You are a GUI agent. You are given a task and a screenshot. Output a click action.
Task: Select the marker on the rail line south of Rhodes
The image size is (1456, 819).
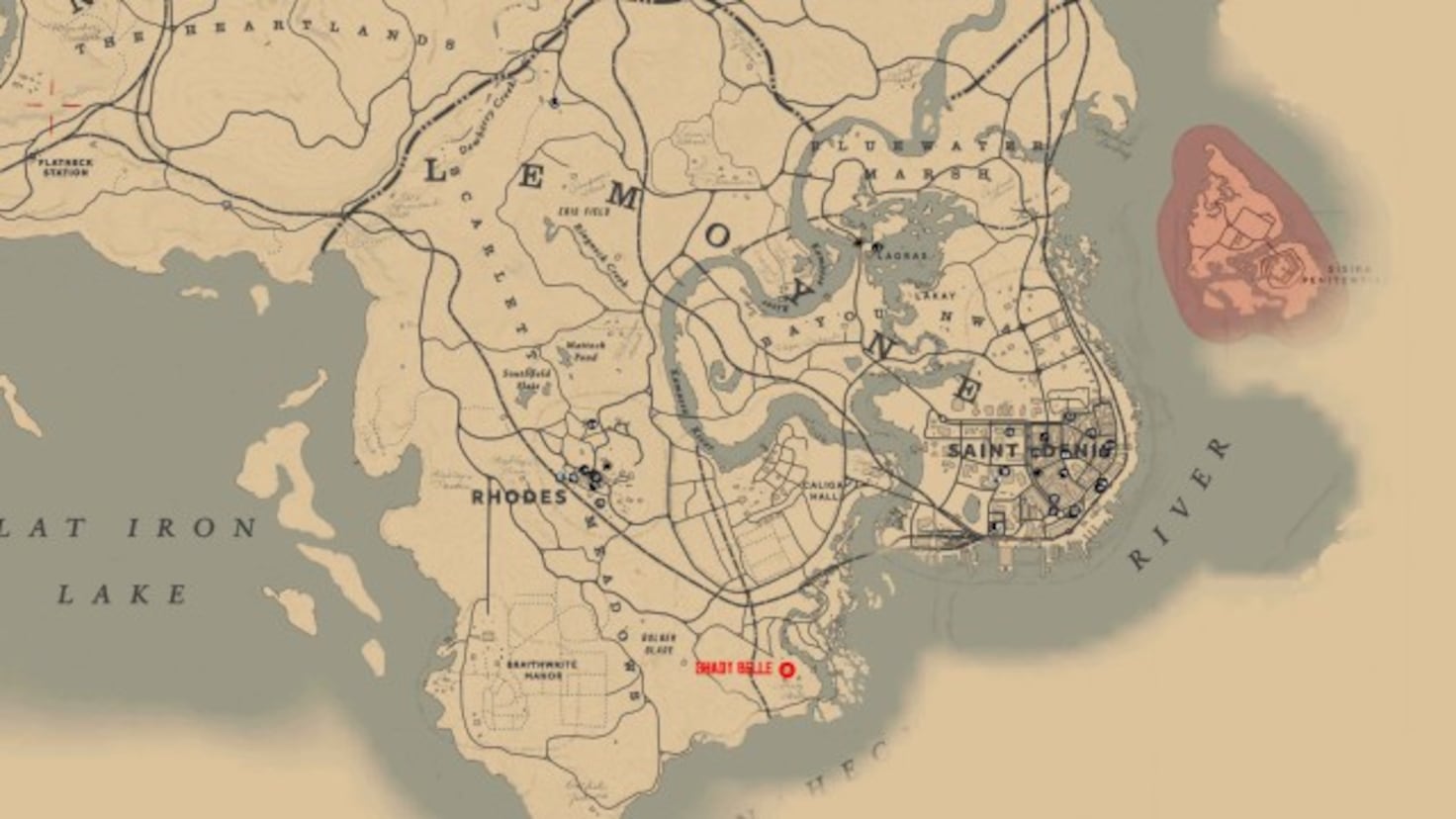[x=599, y=502]
